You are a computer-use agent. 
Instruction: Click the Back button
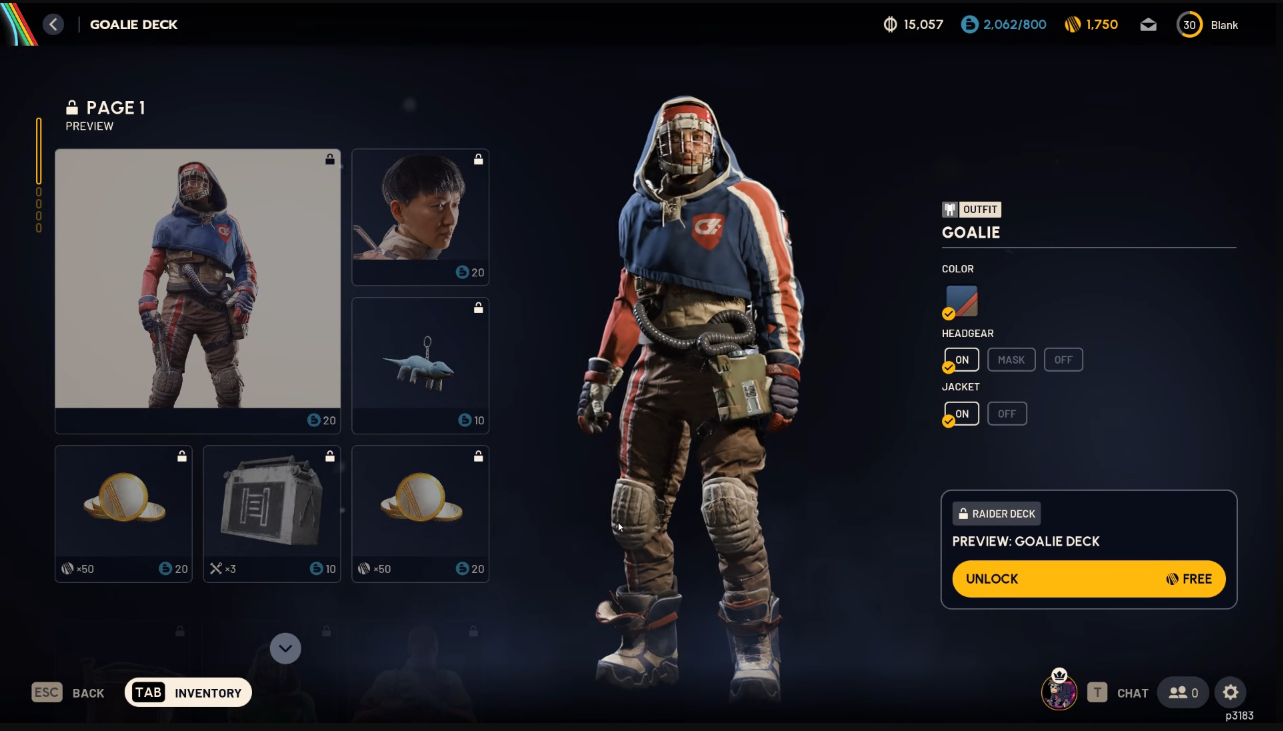click(x=68, y=693)
